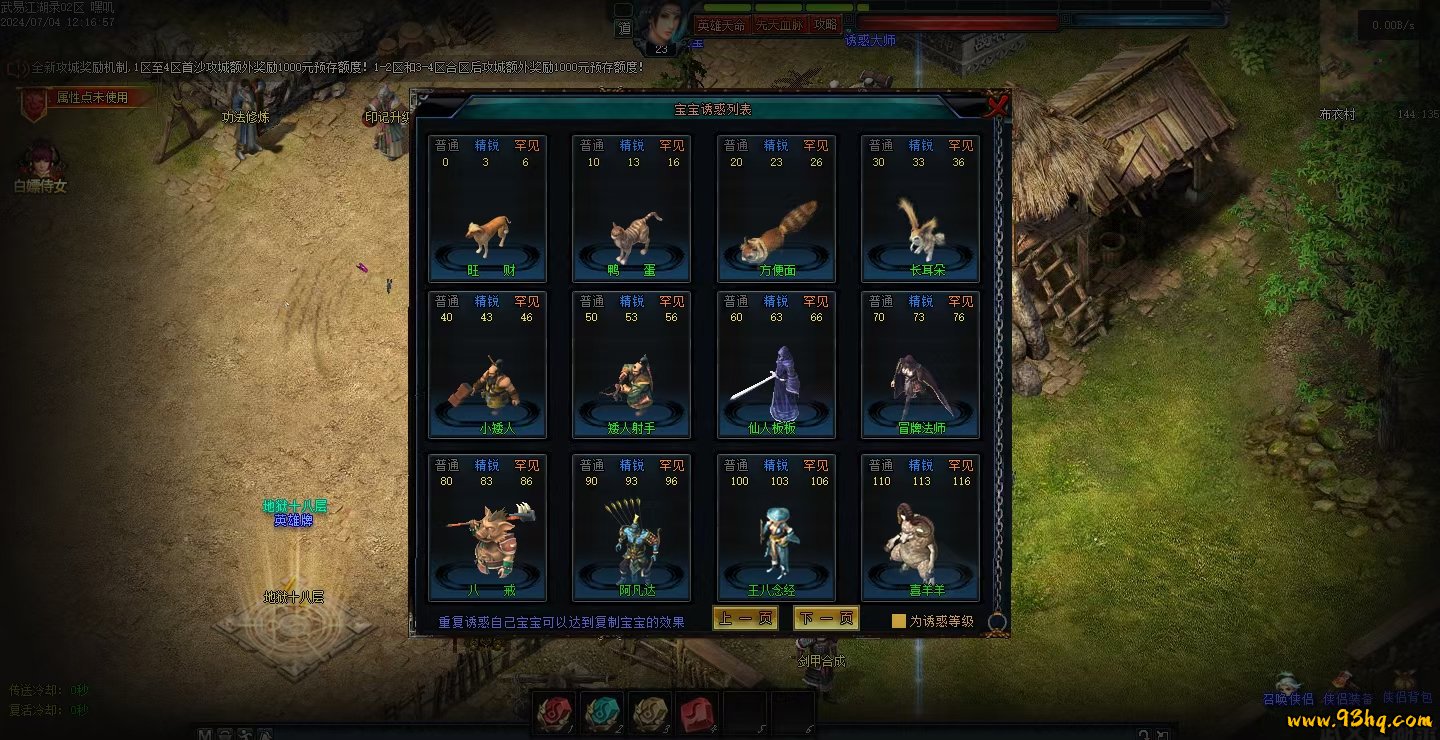Select the 旺财 dog pet card
The height and width of the screenshot is (740, 1440).
click(x=488, y=208)
